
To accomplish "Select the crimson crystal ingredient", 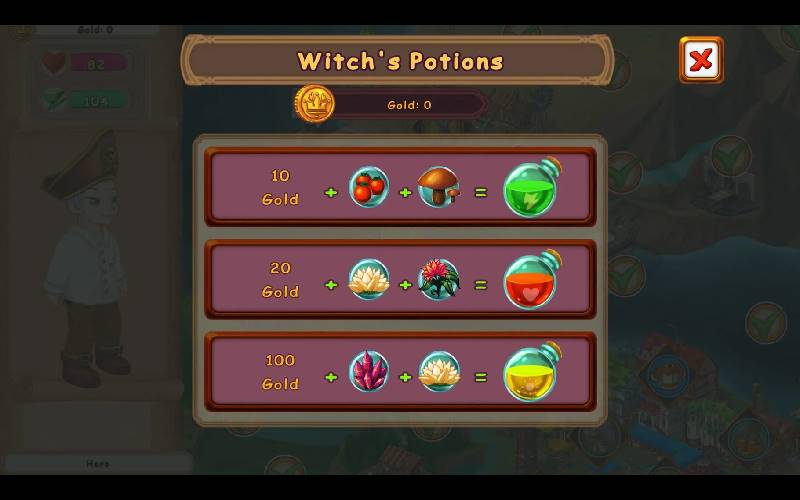I will (x=368, y=372).
